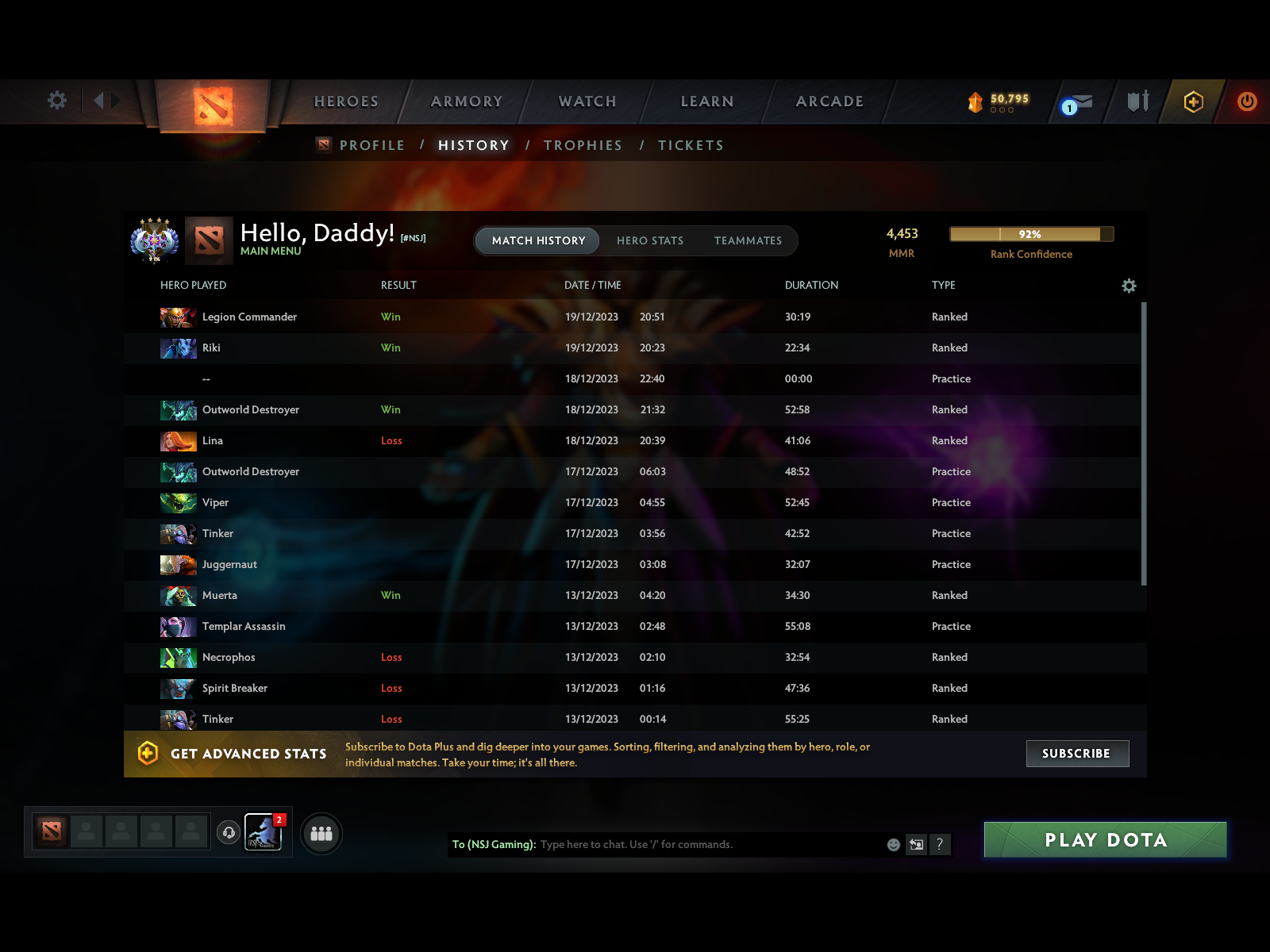
Task: Switch to the Hero Stats tab
Action: click(650, 240)
